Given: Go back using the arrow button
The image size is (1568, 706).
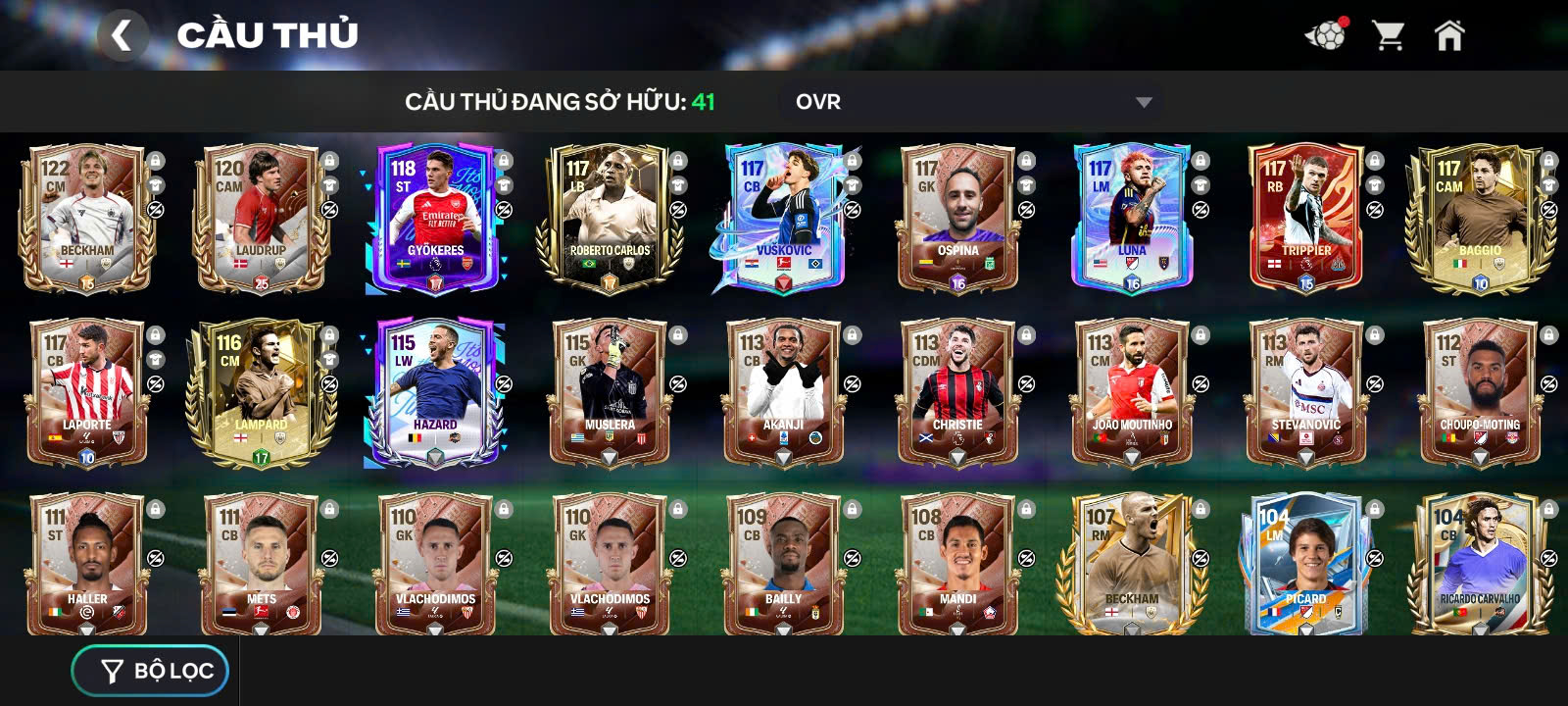Looking at the screenshot, I should [x=122, y=35].
